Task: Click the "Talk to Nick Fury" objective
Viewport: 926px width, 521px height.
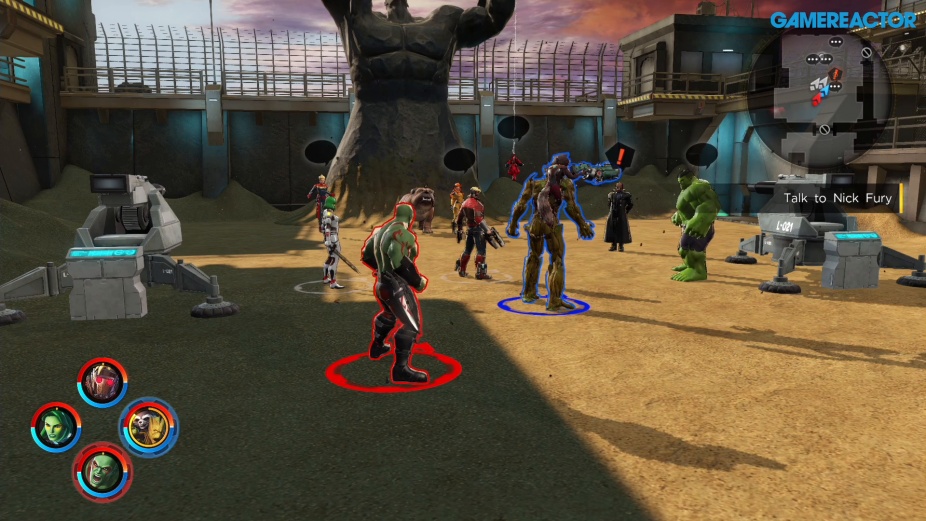Action: [x=837, y=198]
